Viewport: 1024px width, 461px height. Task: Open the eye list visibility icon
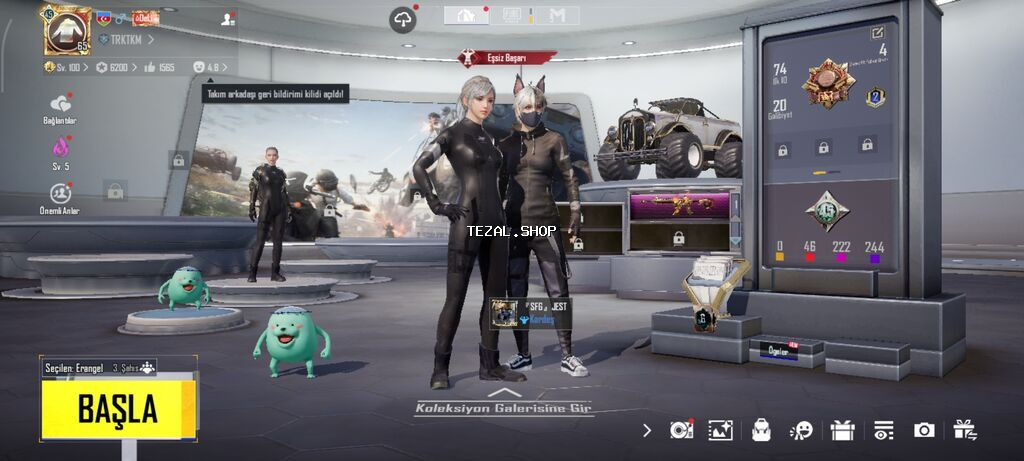883,430
